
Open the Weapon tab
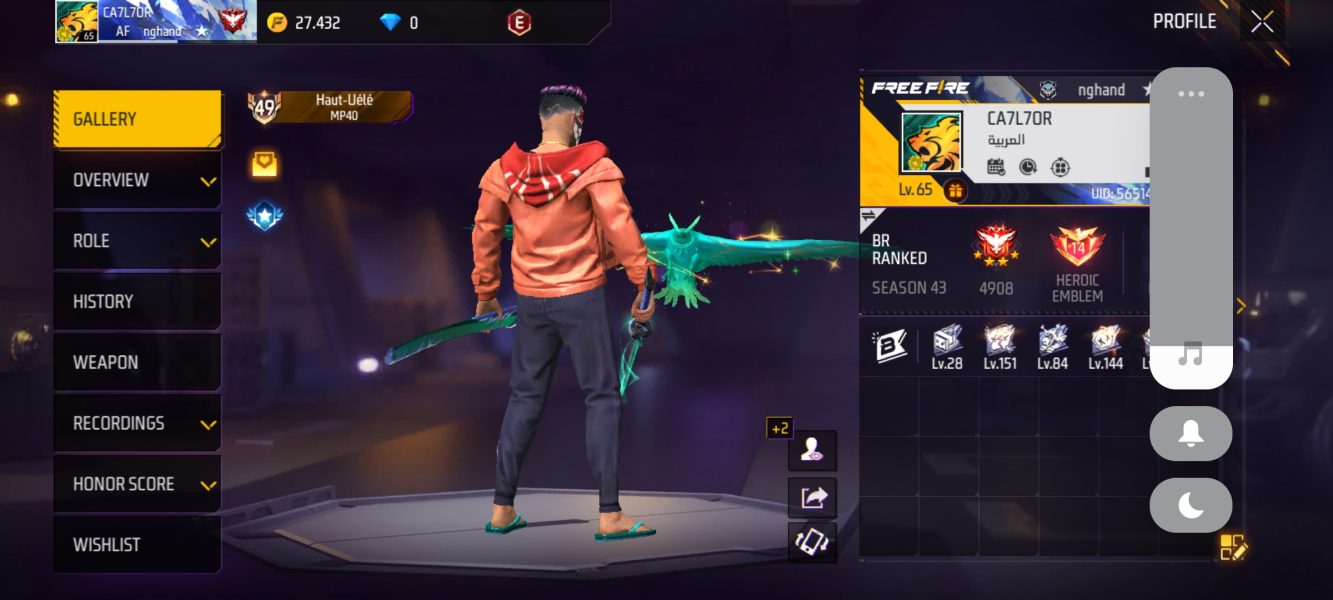[137, 362]
